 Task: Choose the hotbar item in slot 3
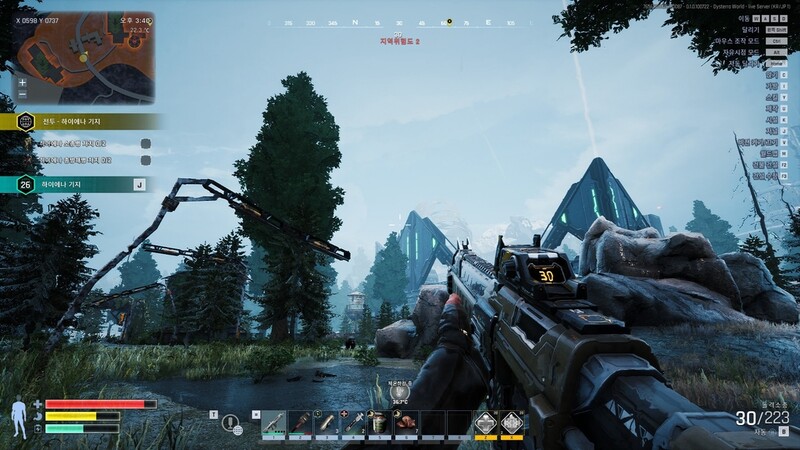(326, 423)
